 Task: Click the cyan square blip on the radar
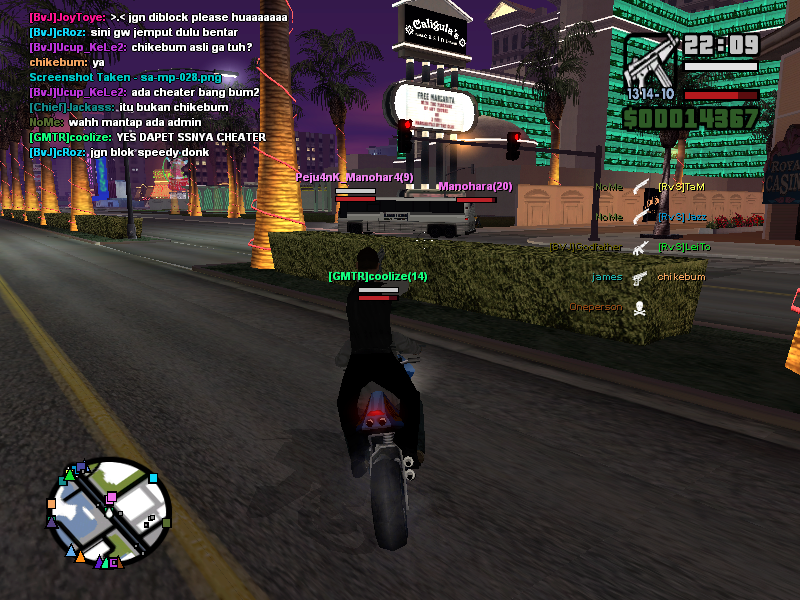point(153,478)
